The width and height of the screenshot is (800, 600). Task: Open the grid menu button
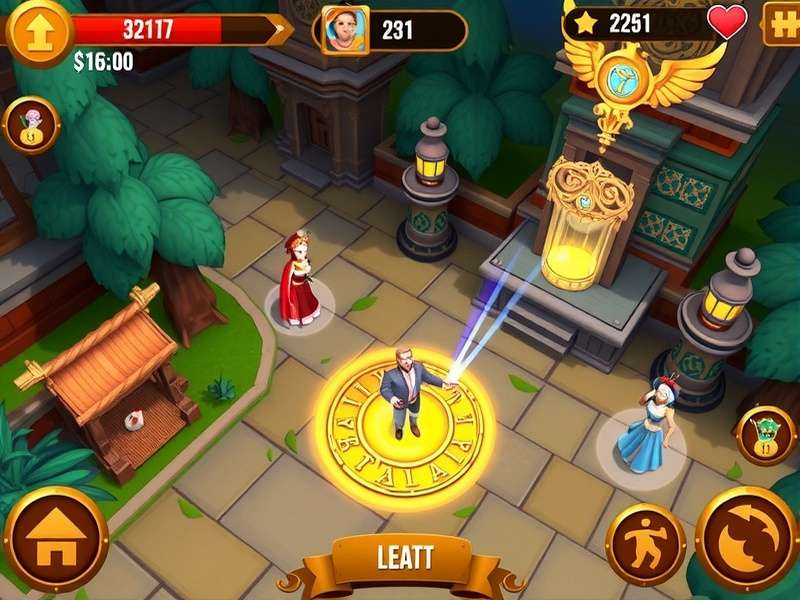point(780,25)
